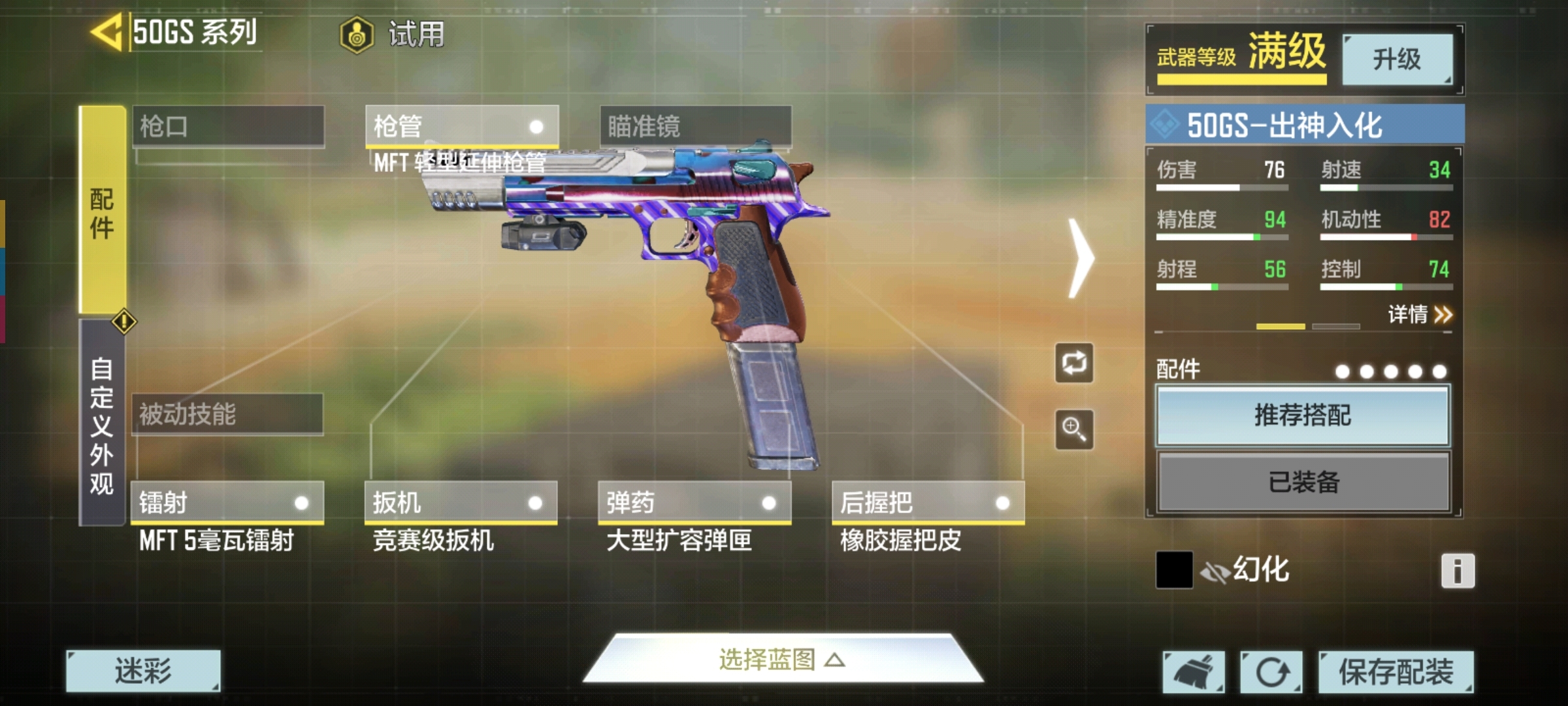1568x706 pixels.
Task: Apply the 推荐搭配 recommended loadout
Action: tap(1303, 416)
